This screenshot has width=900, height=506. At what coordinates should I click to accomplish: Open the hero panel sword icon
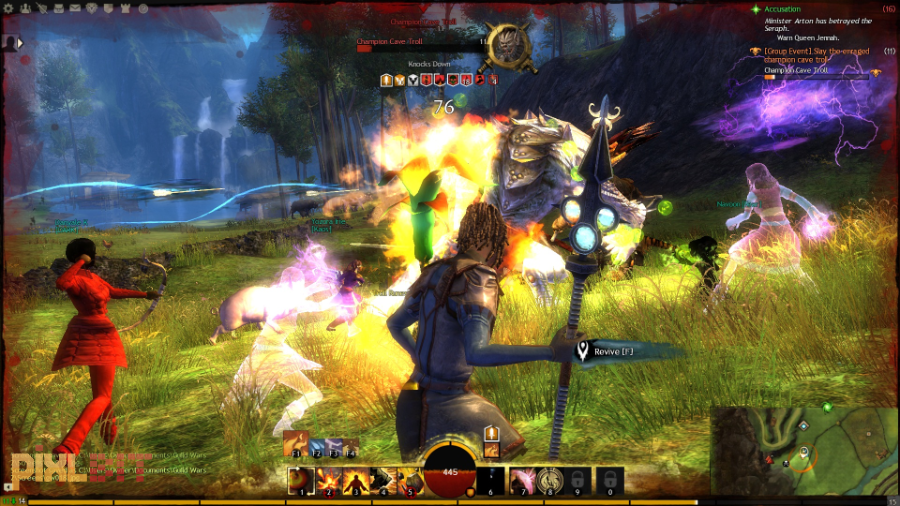[40, 8]
